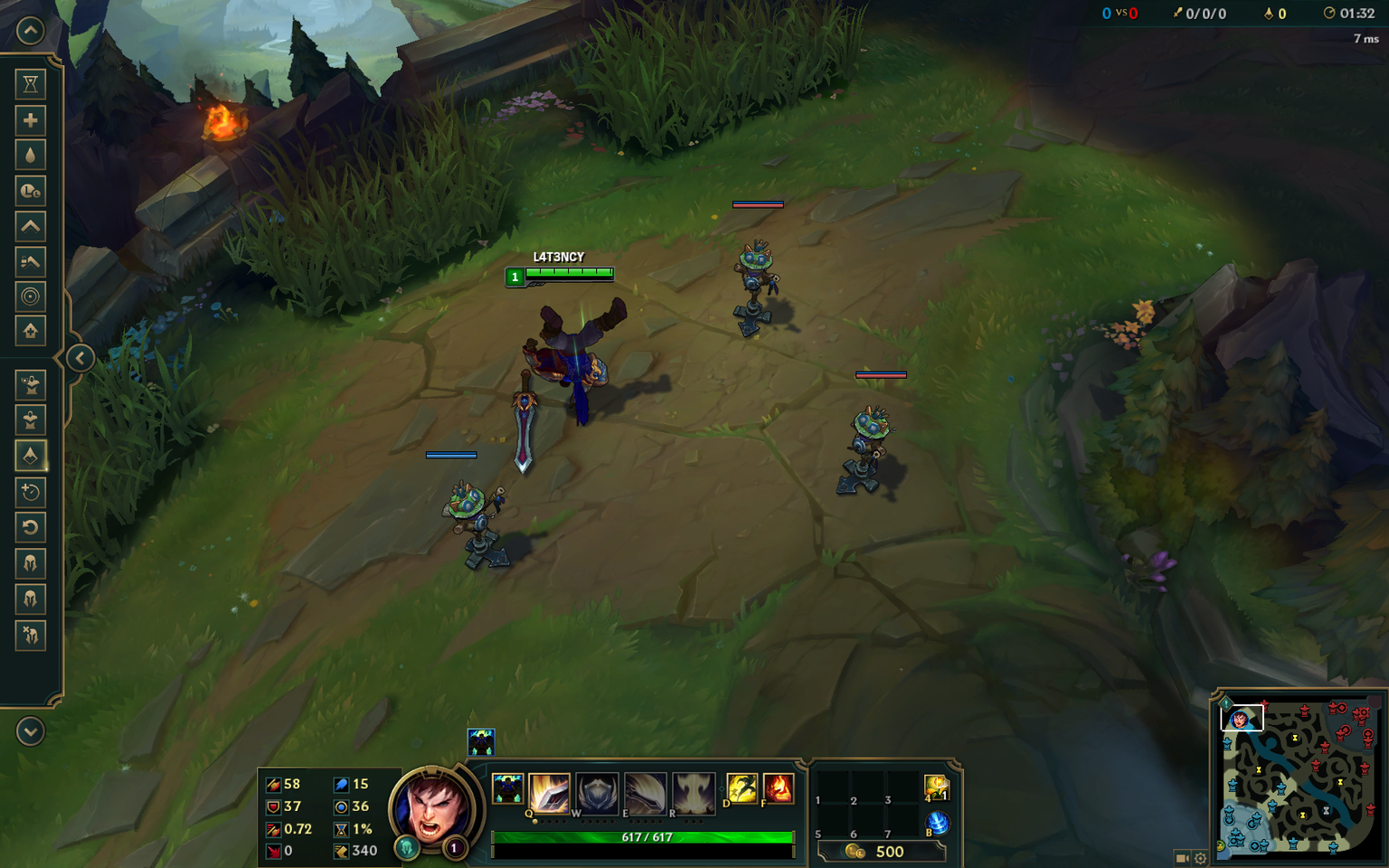Click the down chevron below the sidebar
Screen dimensions: 1389x868
pyautogui.click(x=30, y=732)
